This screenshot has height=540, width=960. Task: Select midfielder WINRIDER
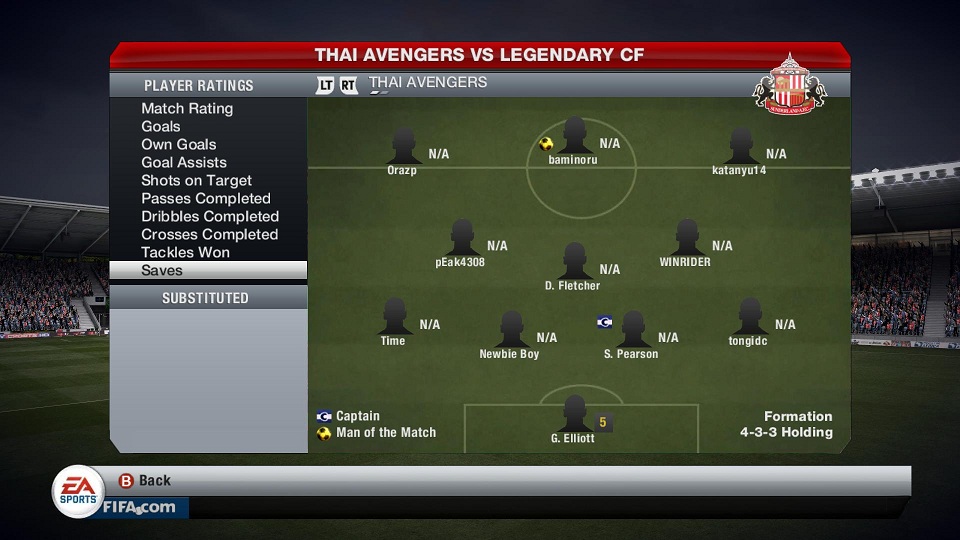pos(686,238)
